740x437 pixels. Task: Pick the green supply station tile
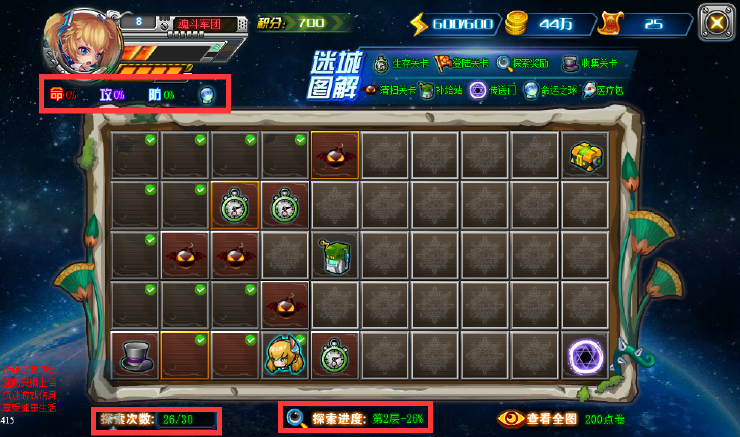[335, 255]
